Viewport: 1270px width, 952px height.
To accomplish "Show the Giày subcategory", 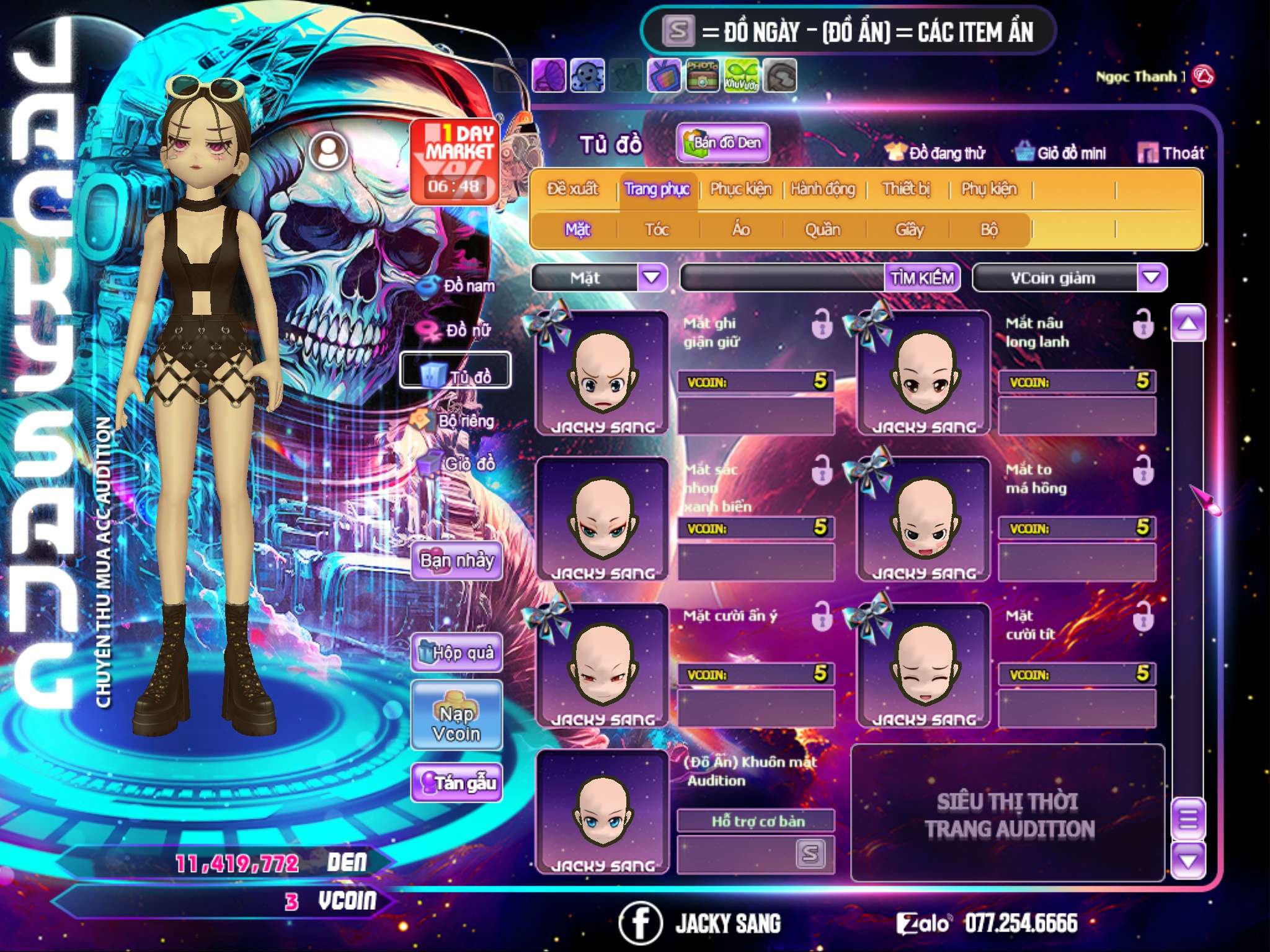I will coord(909,230).
